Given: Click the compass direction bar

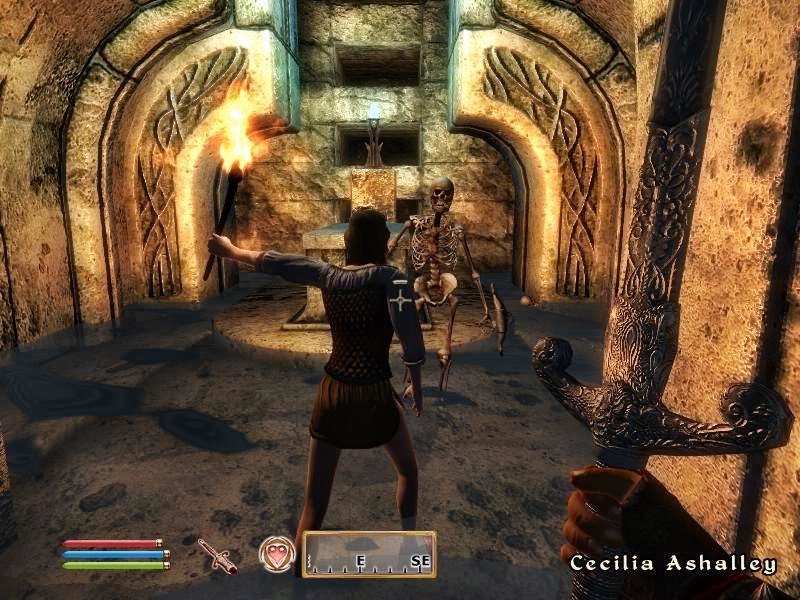Looking at the screenshot, I should click(x=369, y=555).
